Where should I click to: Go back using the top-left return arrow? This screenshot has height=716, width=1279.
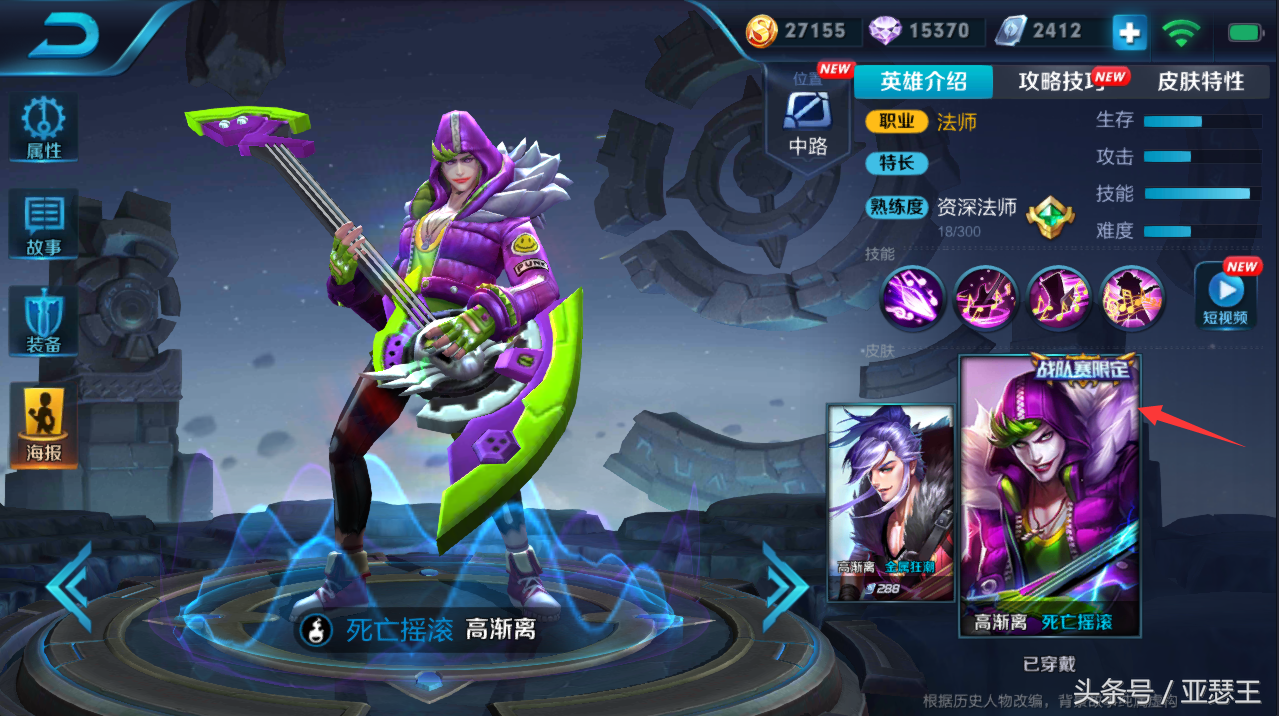pos(64,36)
